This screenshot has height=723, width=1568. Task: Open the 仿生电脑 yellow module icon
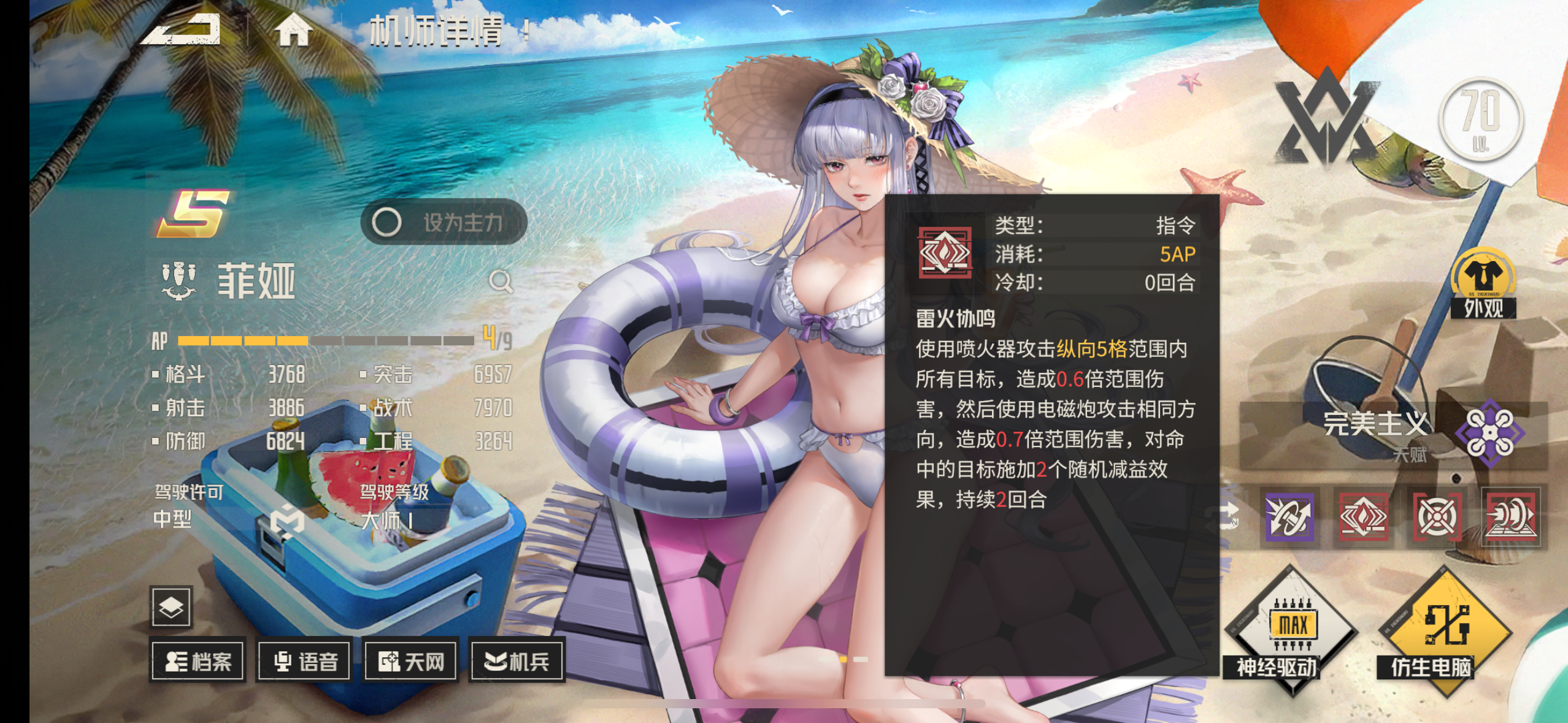point(1448,625)
